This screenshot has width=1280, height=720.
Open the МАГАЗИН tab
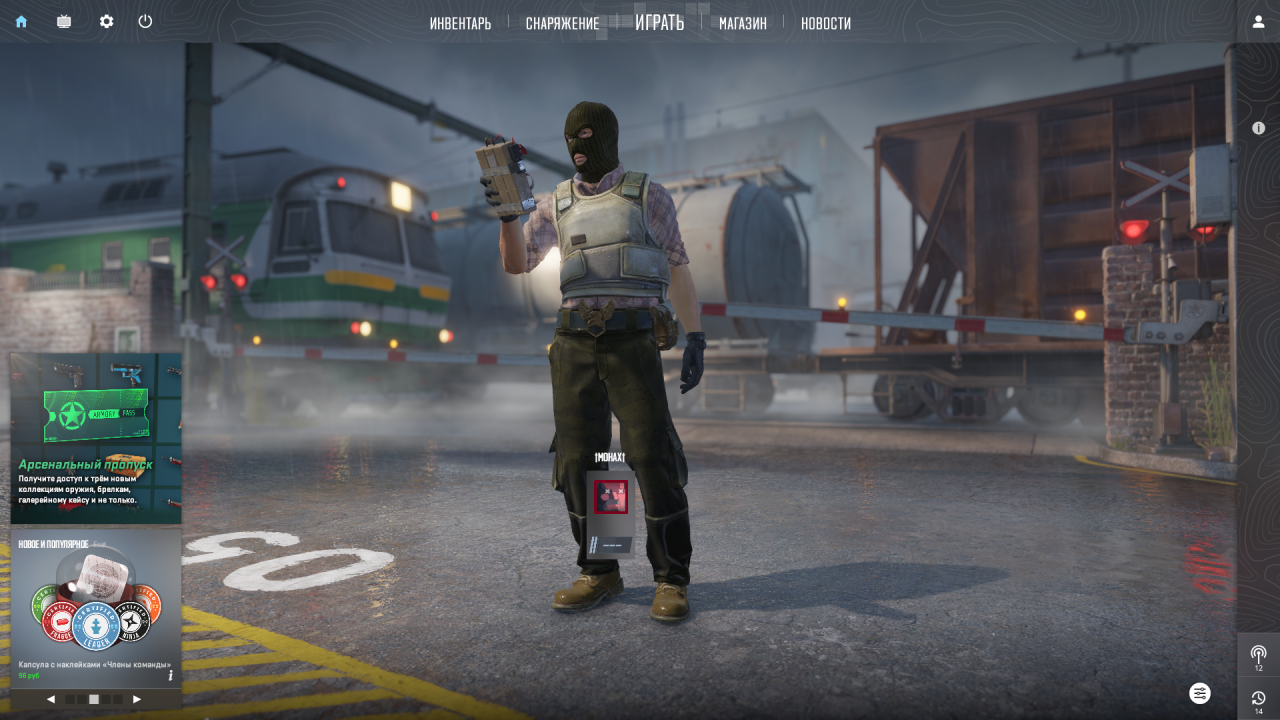[742, 23]
